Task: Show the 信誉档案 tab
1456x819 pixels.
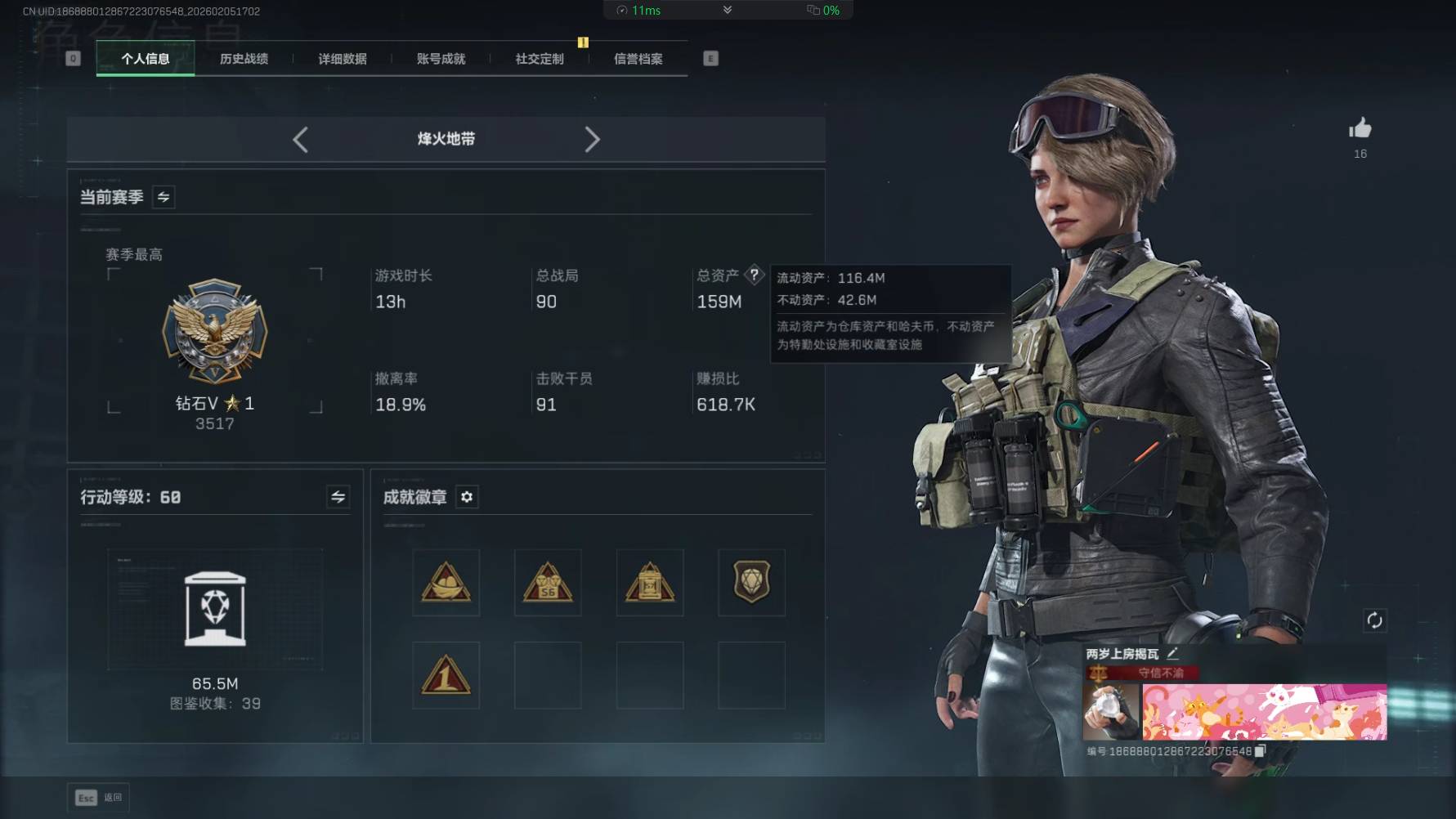Action: point(638,59)
